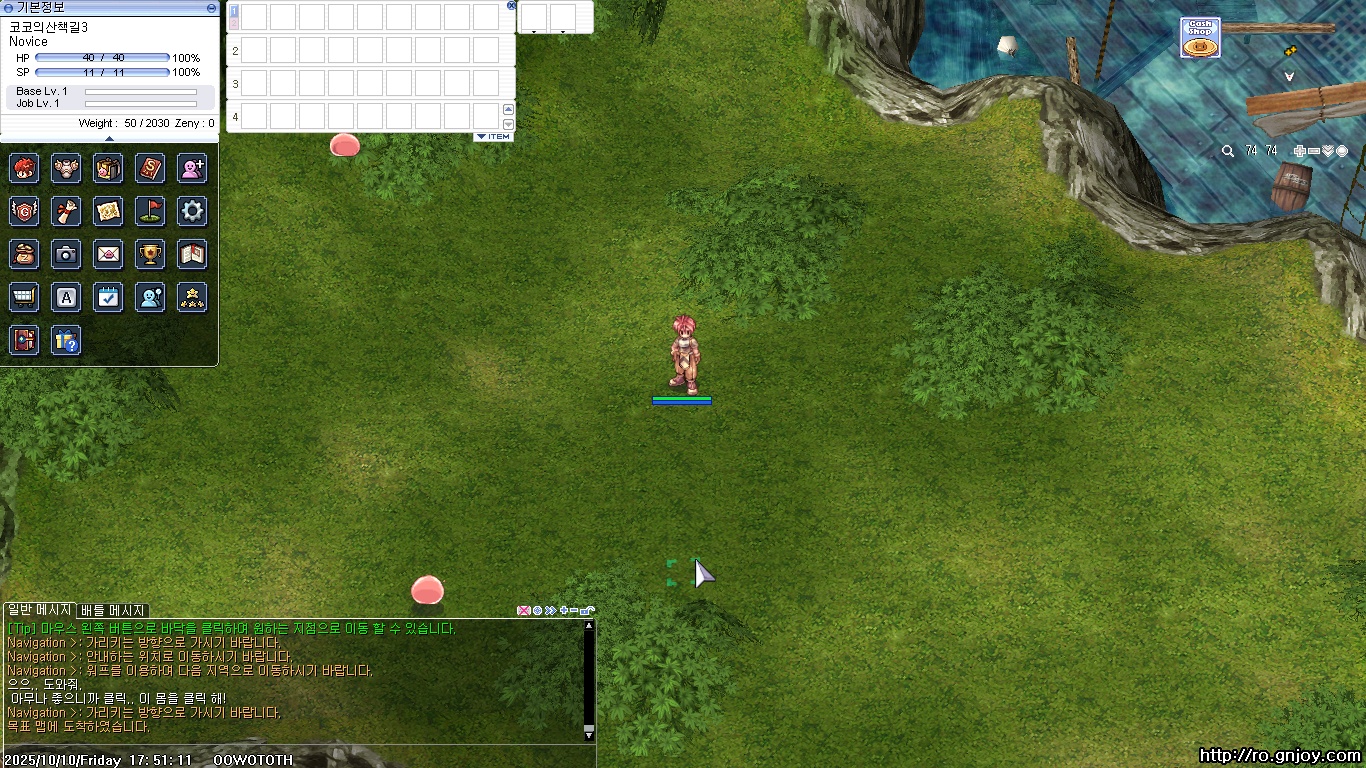
Task: Click the minimap zoom-in plus button
Action: (1299, 151)
